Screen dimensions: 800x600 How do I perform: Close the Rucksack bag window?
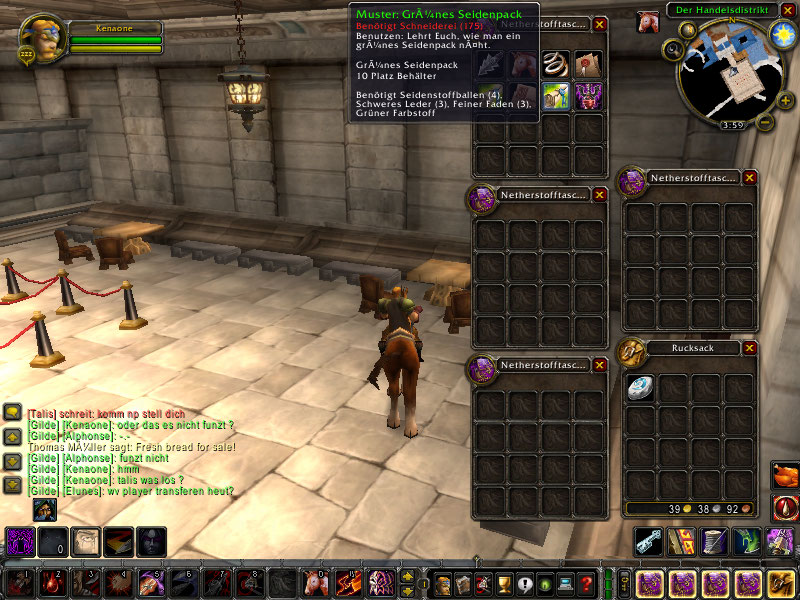[x=750, y=348]
